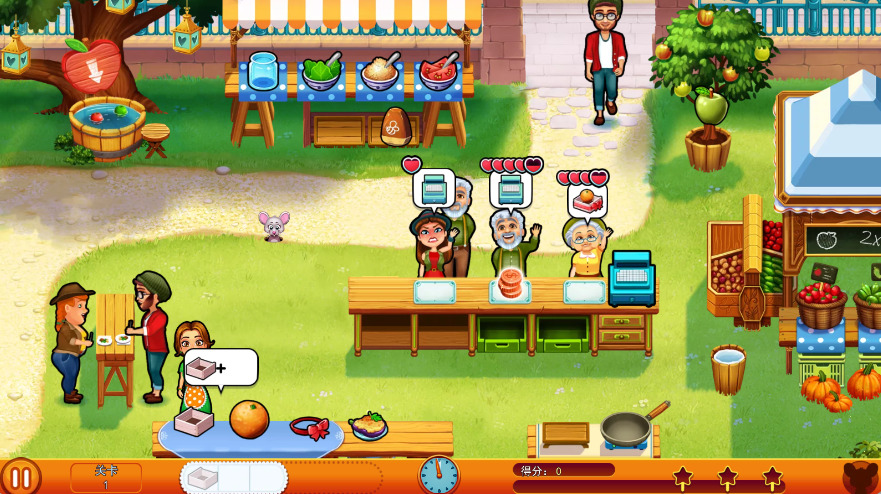Pick the green salad bowl
The image size is (881, 494).
321,73
